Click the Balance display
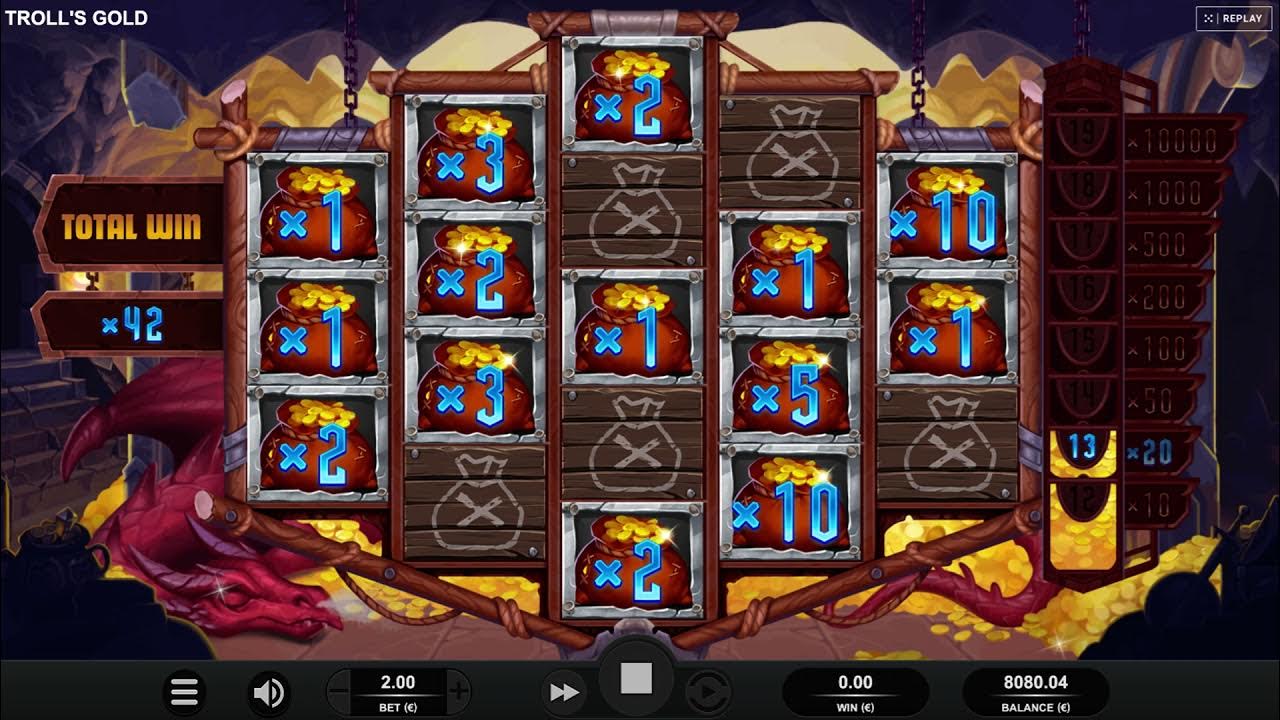 tap(1034, 691)
